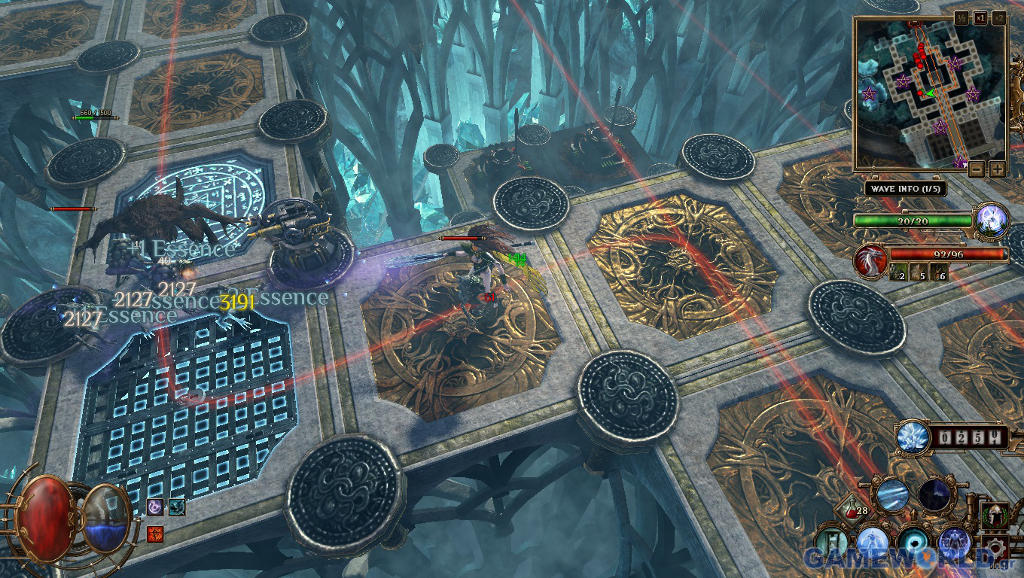
Task: Activate the dark blue skill orb
Action: (x=937, y=495)
